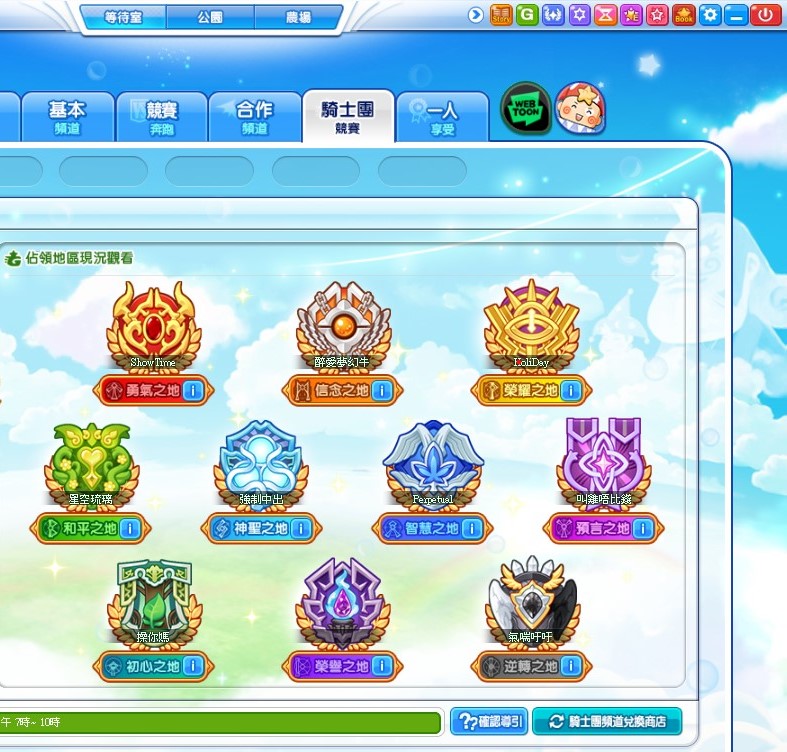Screen dimensions: 787x752
Task: Open the WEBTOON icon
Action: tap(526, 109)
